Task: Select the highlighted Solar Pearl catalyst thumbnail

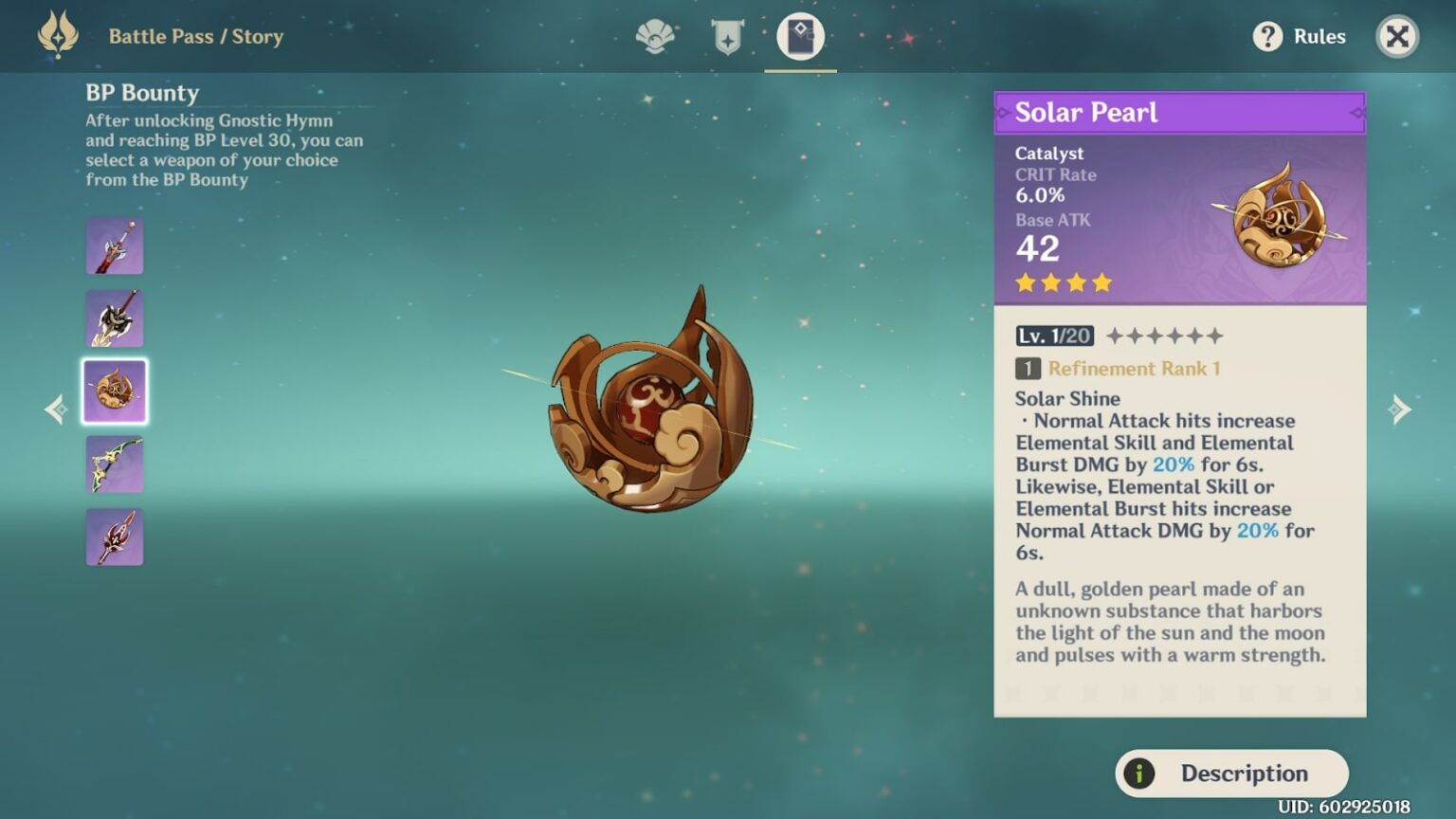Action: click(114, 391)
